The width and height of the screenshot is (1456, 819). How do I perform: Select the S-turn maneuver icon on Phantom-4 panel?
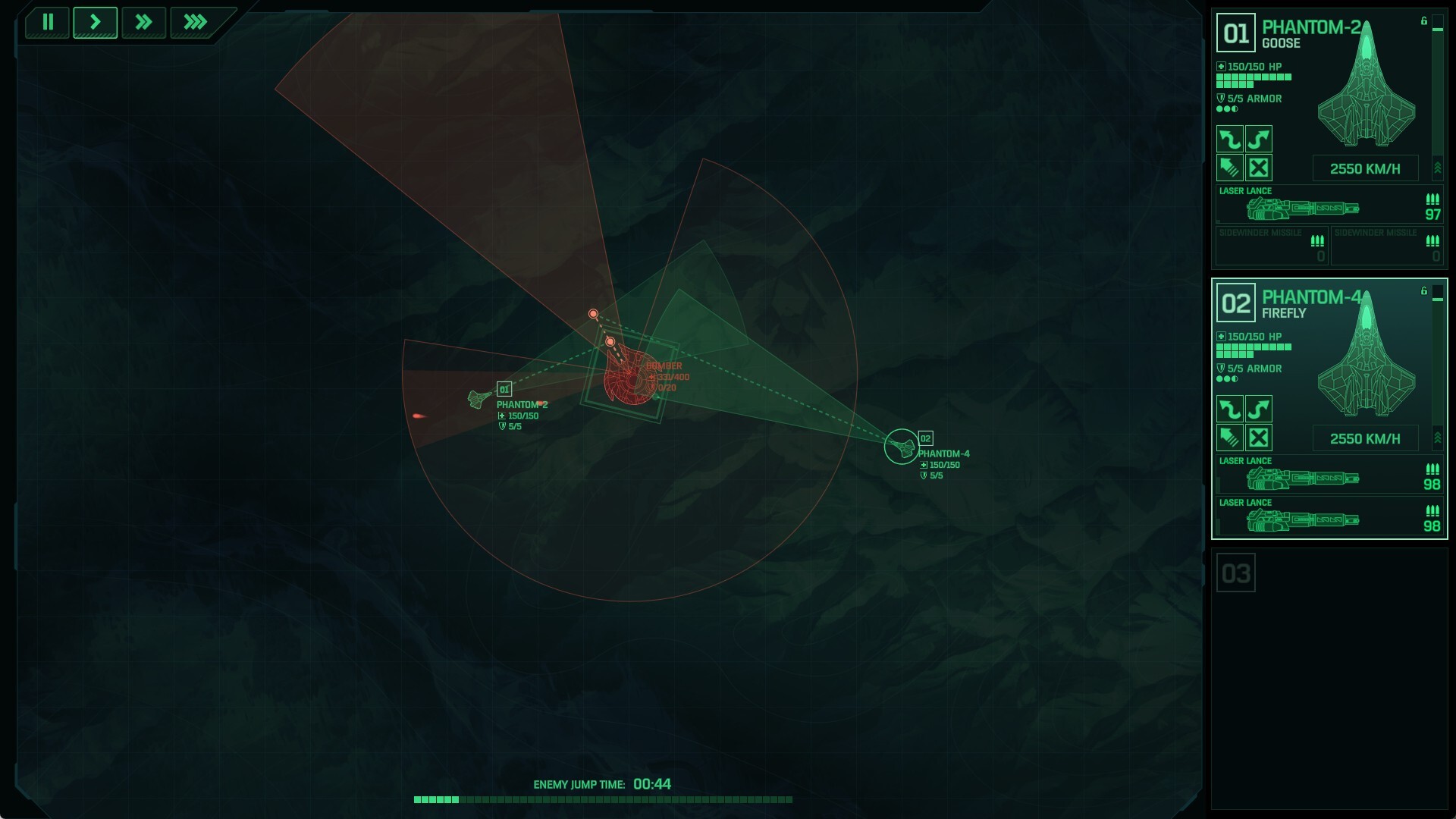(x=1259, y=408)
